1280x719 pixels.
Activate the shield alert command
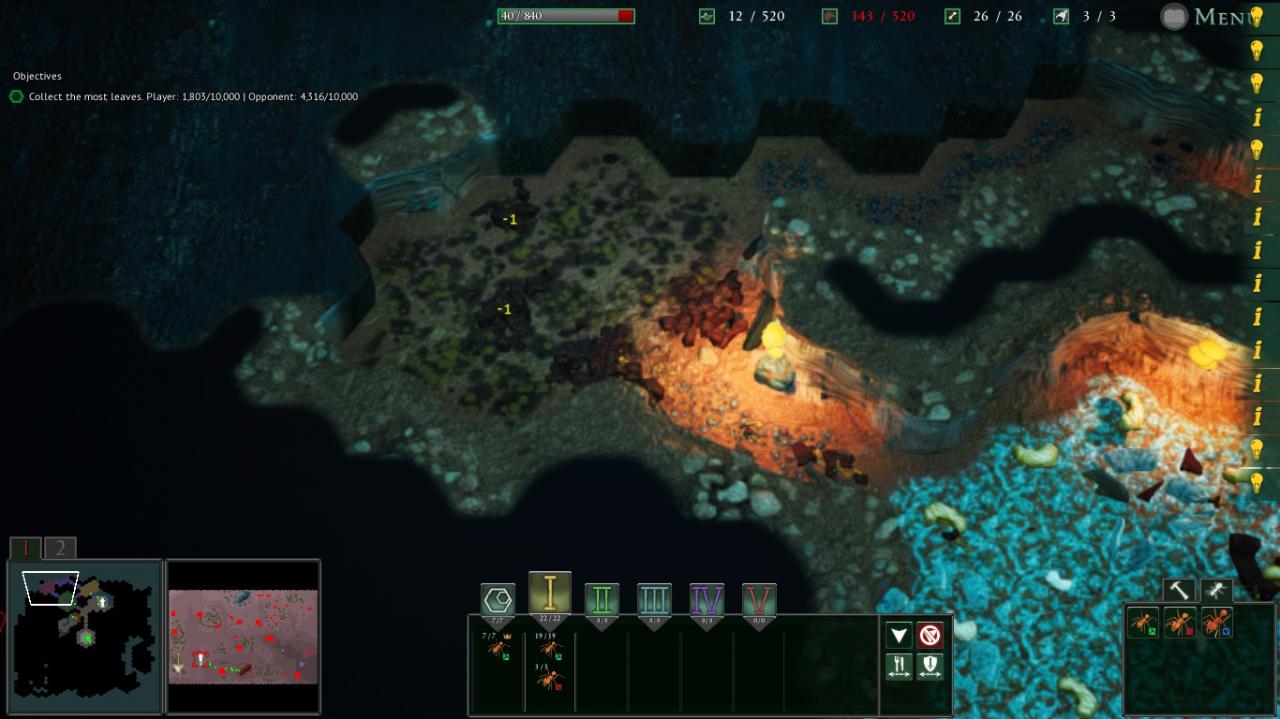930,667
